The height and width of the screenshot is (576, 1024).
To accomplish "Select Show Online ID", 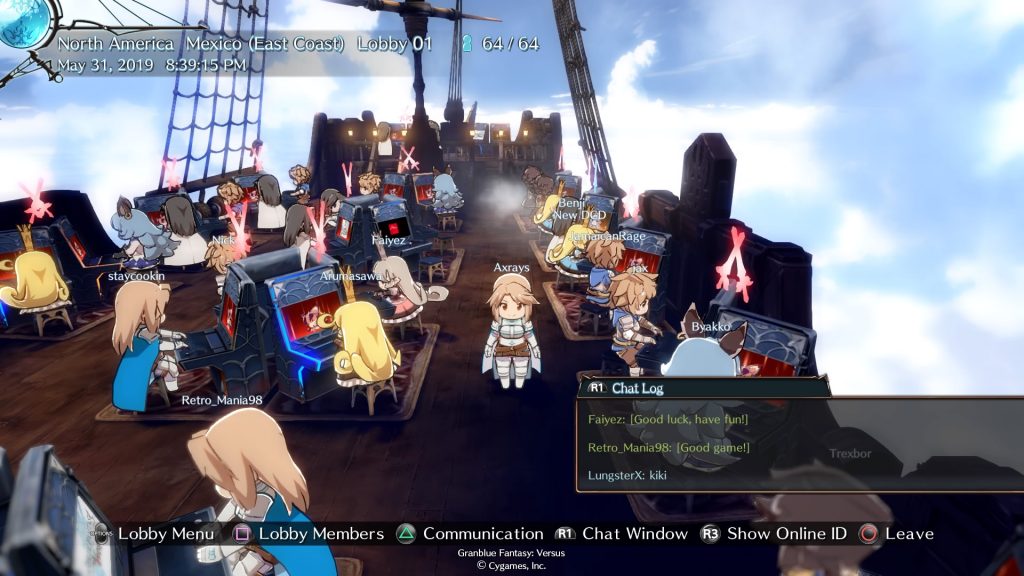I will click(x=787, y=534).
